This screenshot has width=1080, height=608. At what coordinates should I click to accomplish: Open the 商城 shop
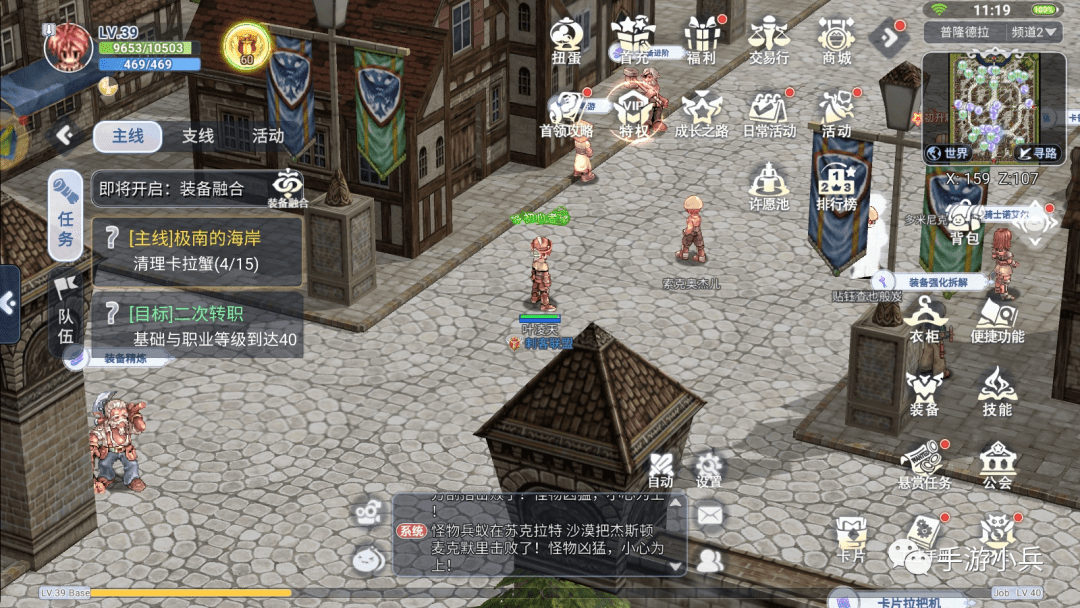[836, 38]
